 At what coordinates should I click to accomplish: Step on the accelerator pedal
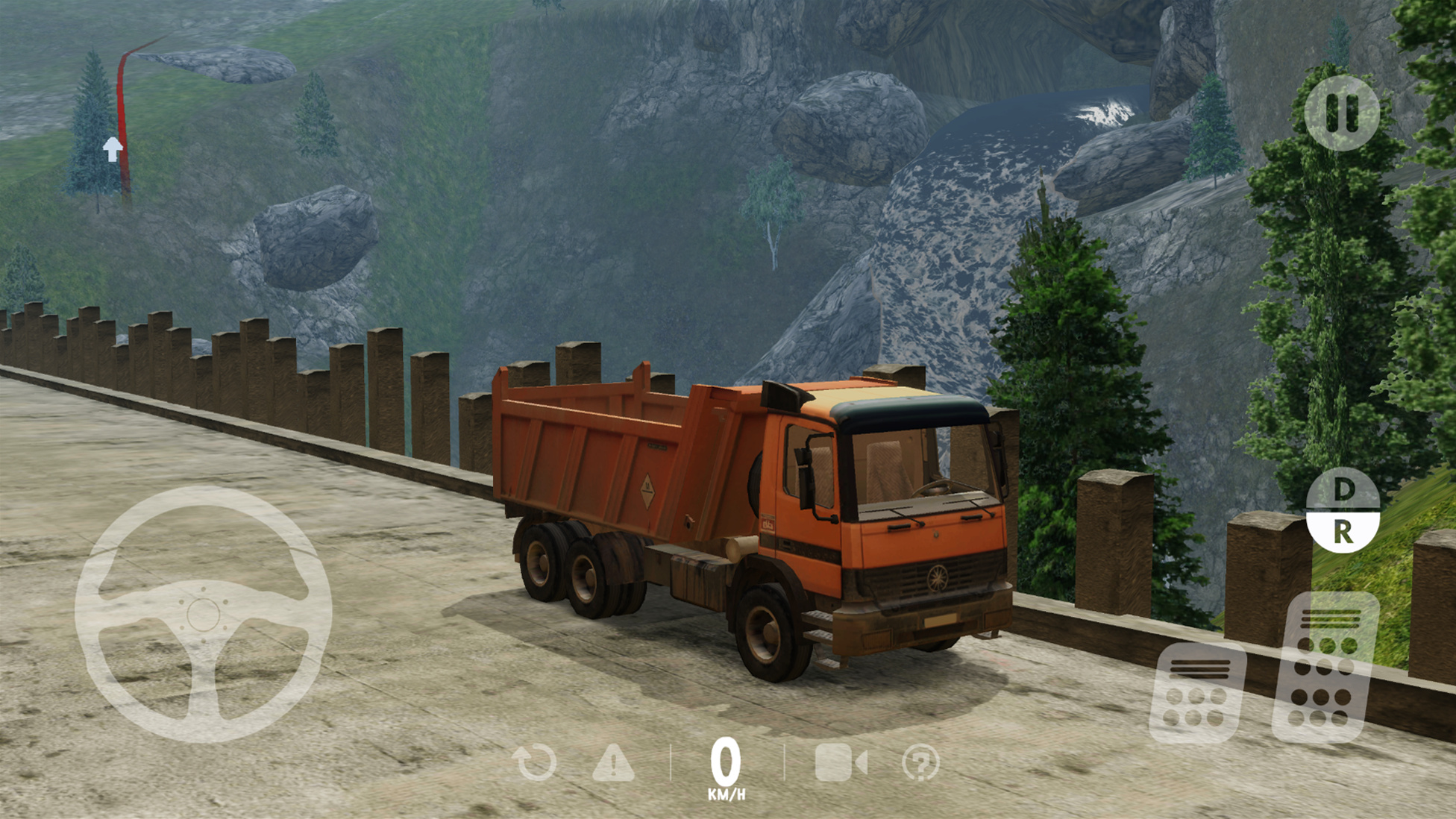pyautogui.click(x=1325, y=668)
